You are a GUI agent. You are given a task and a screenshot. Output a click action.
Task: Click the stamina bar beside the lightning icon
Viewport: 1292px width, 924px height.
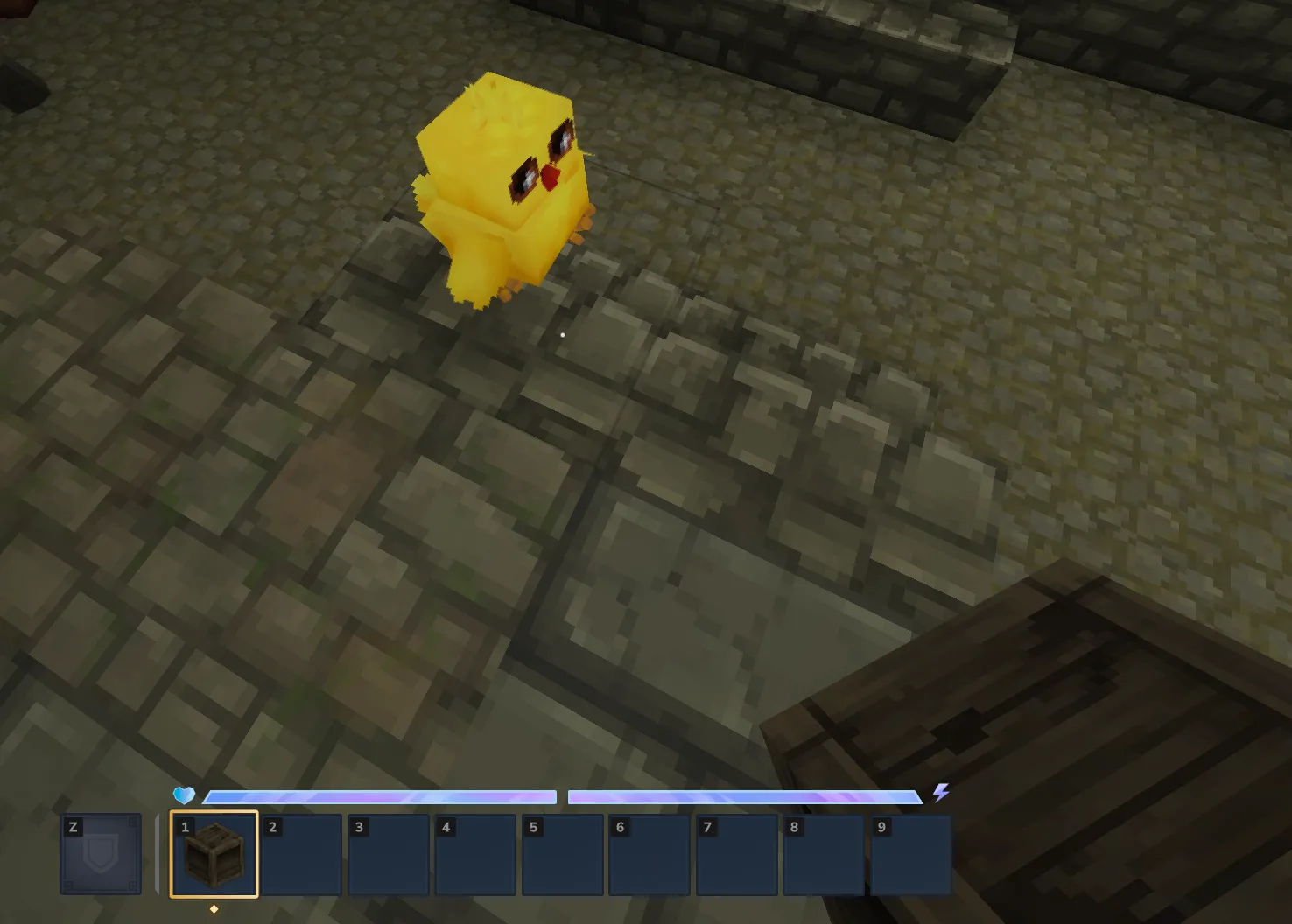(x=744, y=796)
